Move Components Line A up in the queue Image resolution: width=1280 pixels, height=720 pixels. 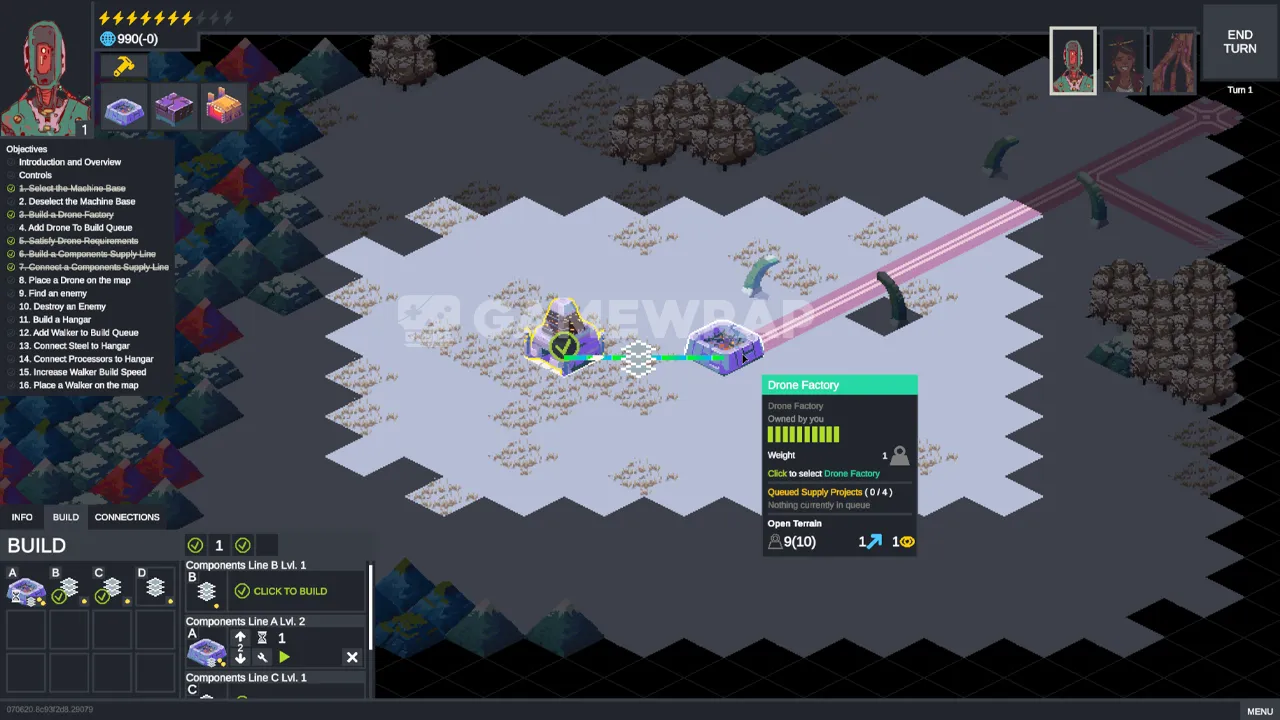(x=240, y=637)
